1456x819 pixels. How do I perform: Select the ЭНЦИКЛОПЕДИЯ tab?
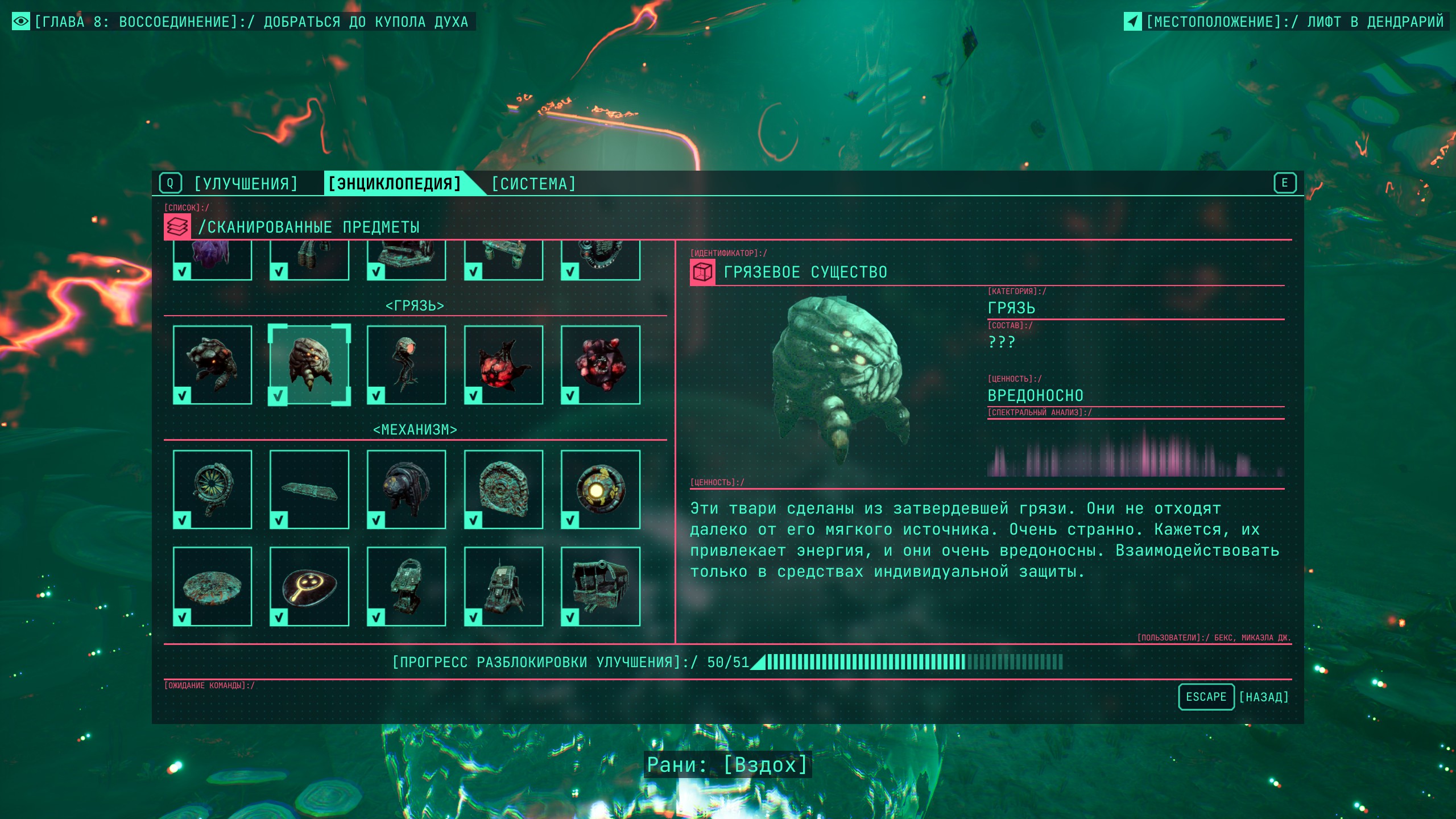pyautogui.click(x=395, y=184)
